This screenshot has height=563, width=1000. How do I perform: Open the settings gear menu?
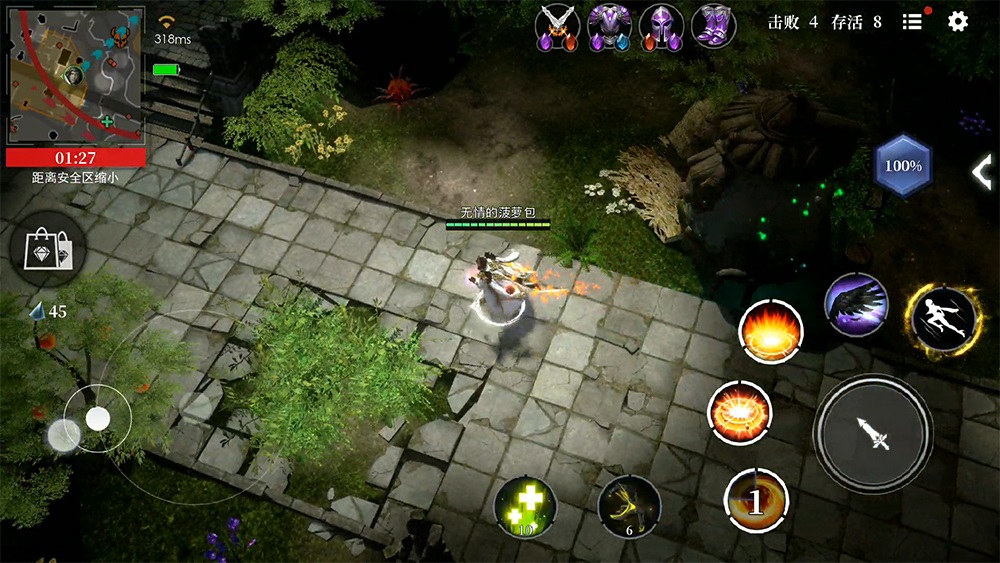pyautogui.click(x=958, y=21)
